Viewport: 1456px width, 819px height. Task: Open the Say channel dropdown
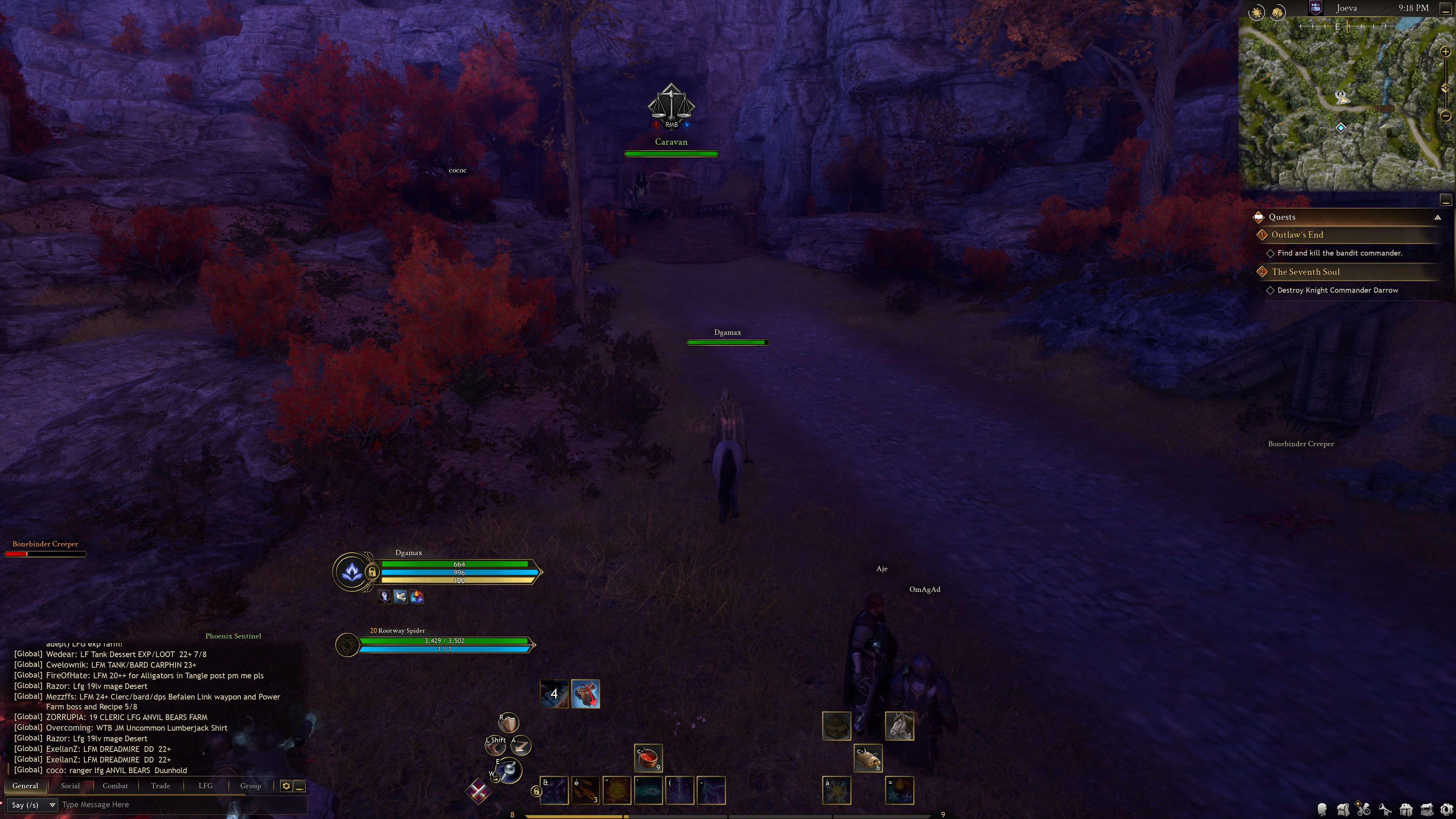pyautogui.click(x=33, y=805)
